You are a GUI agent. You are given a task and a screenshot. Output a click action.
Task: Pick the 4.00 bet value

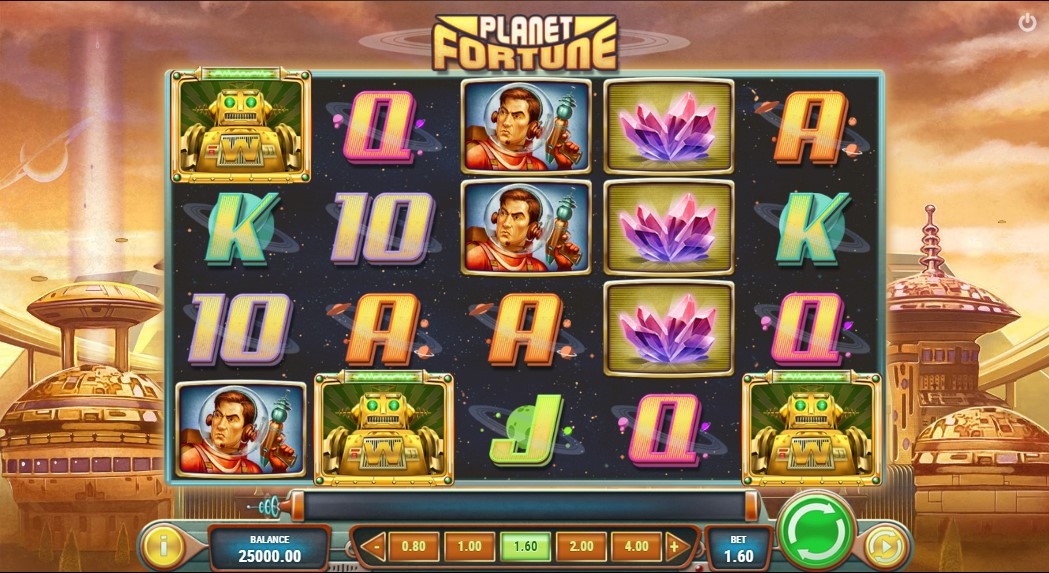[636, 547]
